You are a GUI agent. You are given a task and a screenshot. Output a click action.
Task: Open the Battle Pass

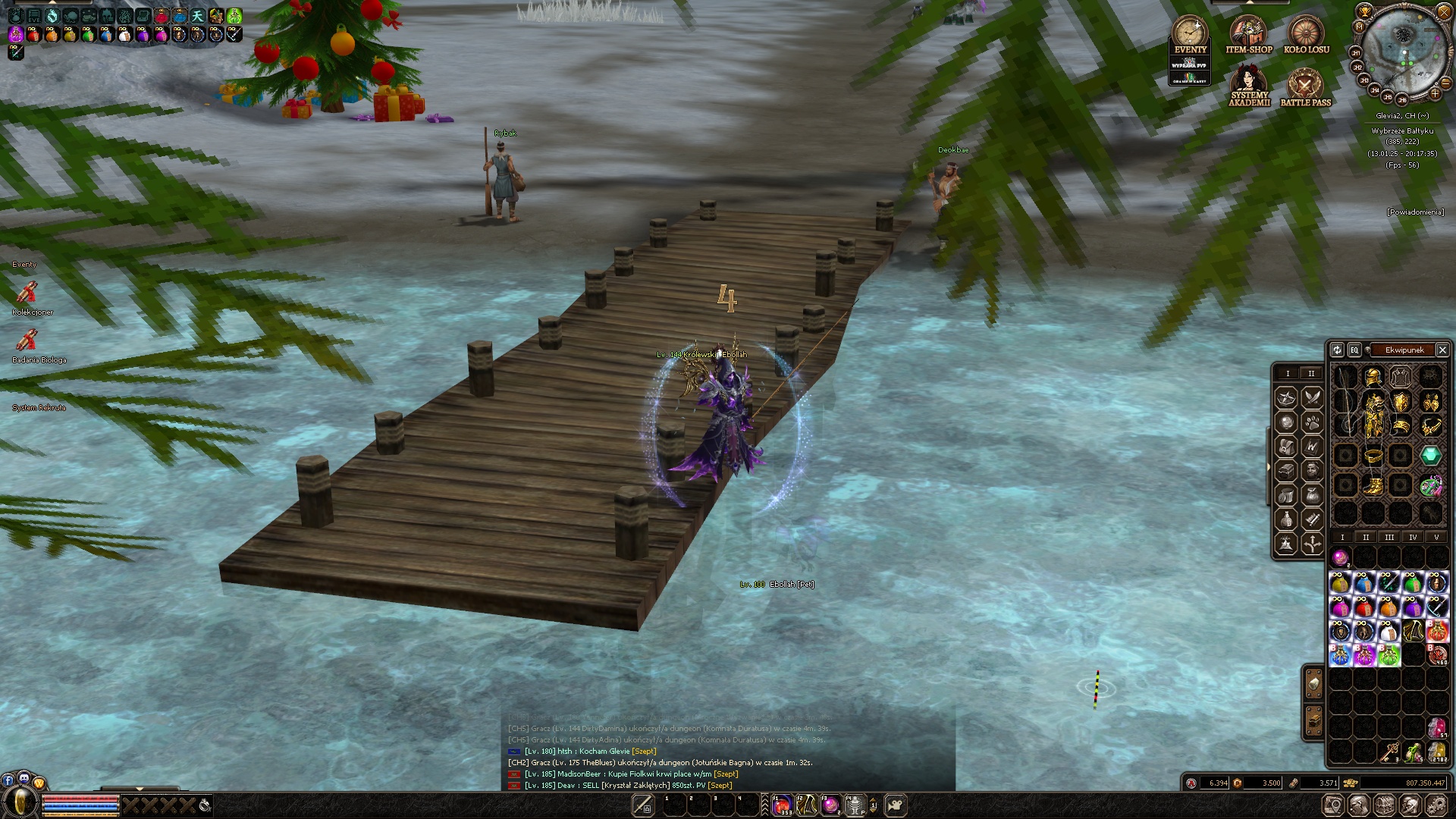[1305, 85]
